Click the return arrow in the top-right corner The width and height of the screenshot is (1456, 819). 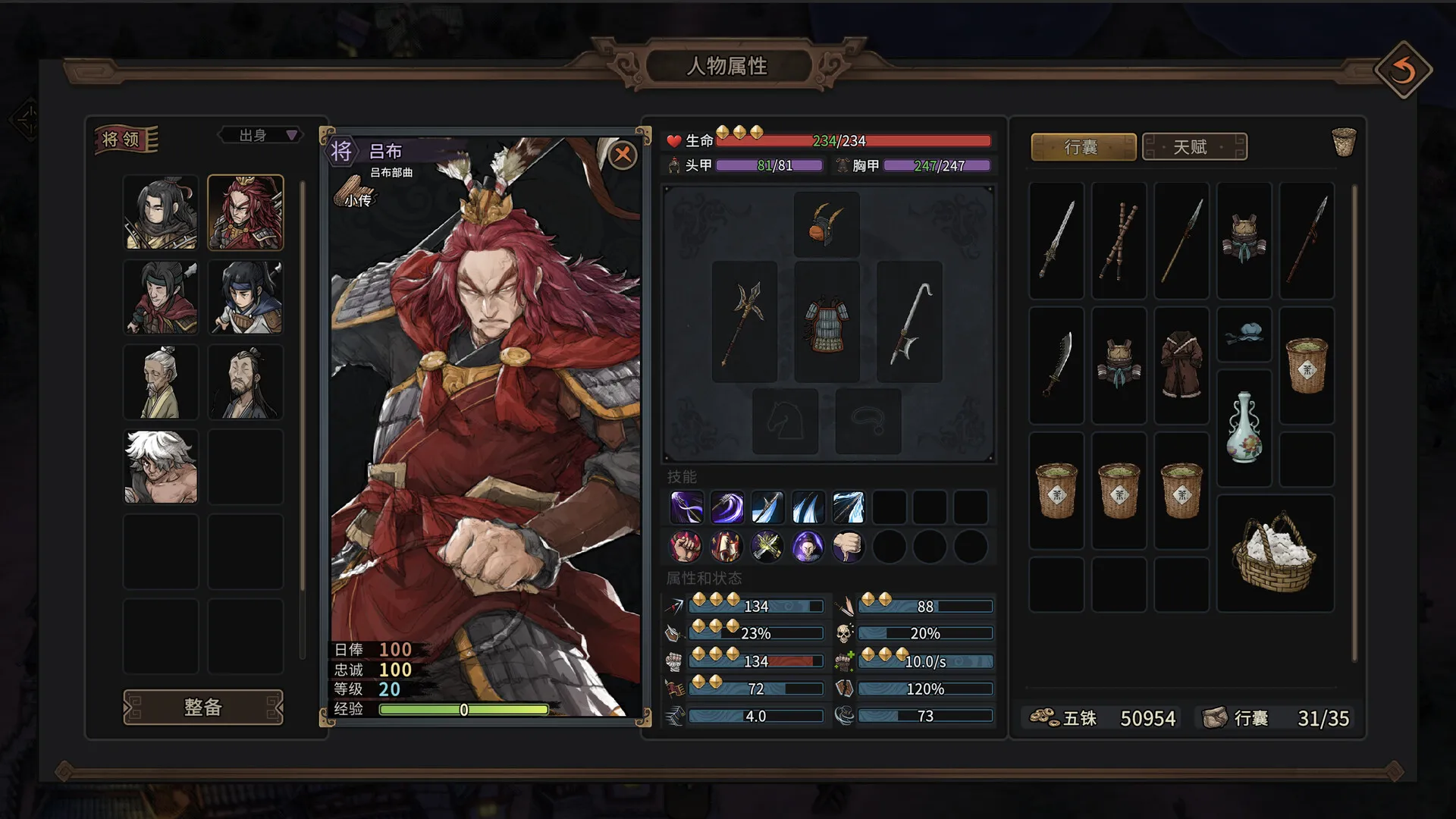coord(1404,68)
